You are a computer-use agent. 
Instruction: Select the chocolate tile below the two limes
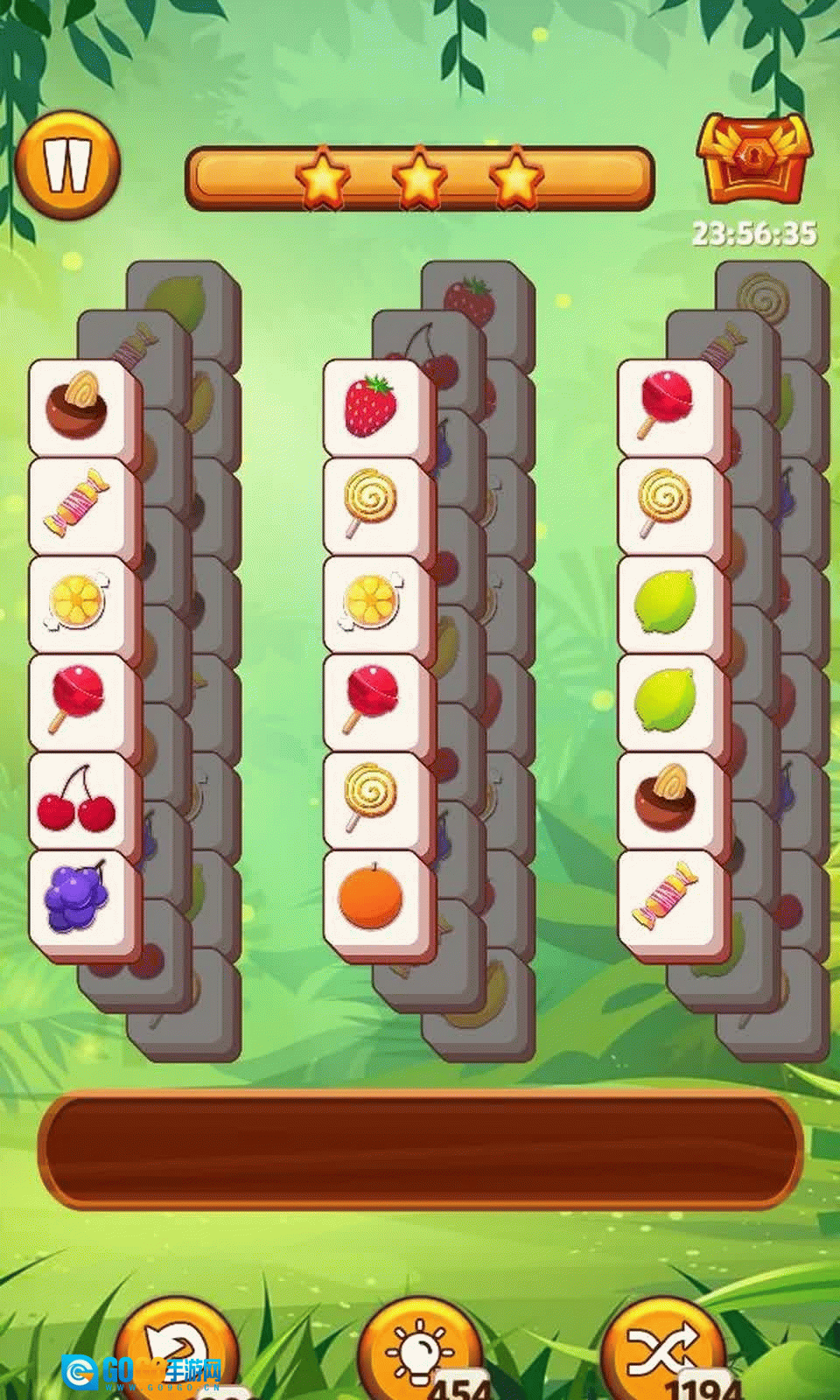coord(668,801)
